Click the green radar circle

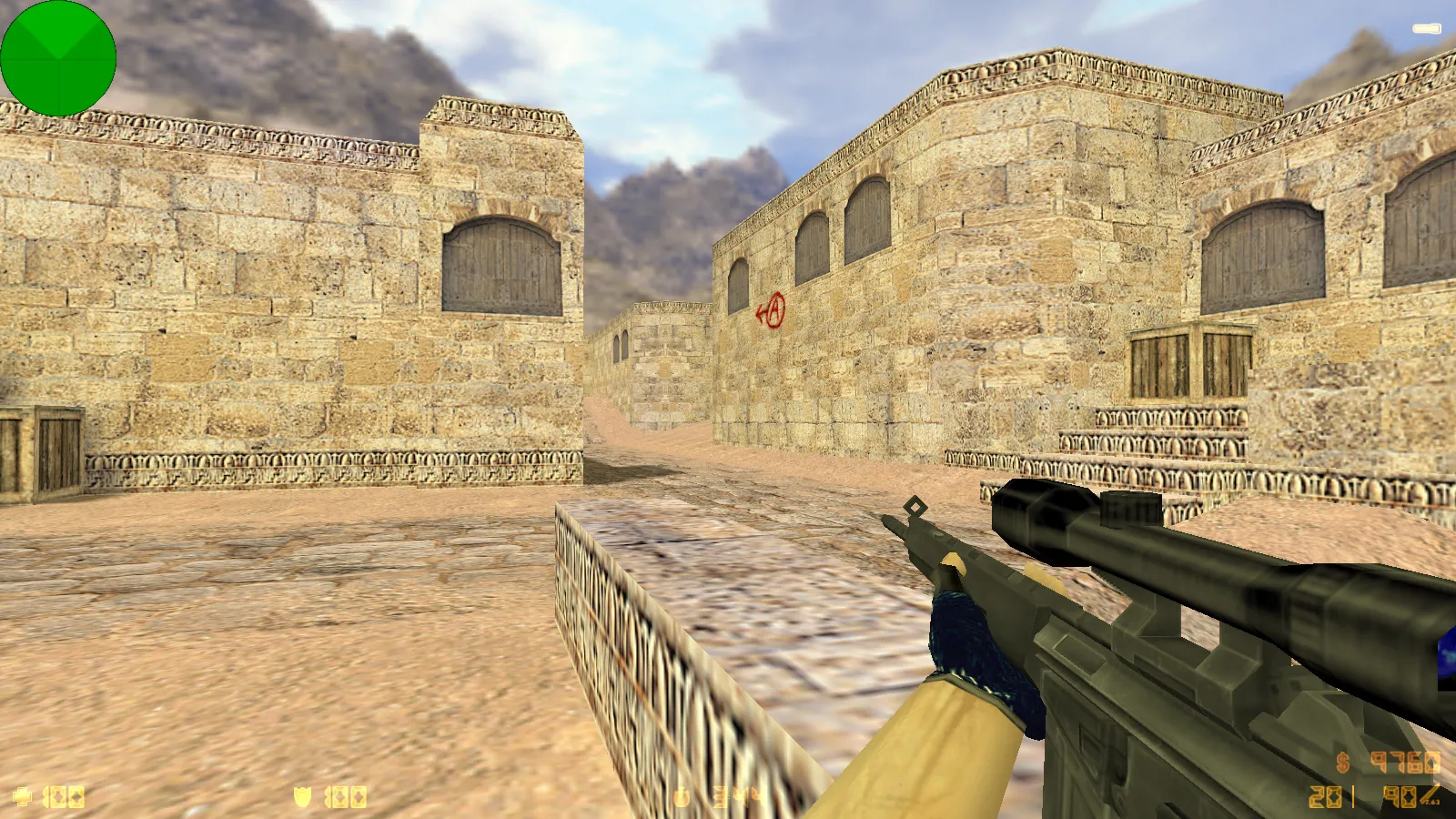(x=58, y=58)
